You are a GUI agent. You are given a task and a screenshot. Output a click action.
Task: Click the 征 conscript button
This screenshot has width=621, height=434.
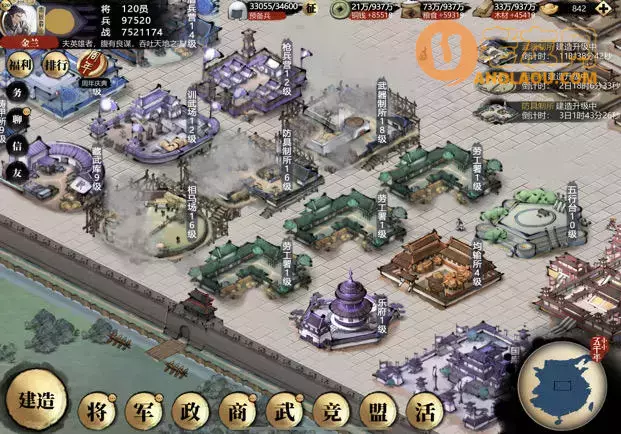310,9
